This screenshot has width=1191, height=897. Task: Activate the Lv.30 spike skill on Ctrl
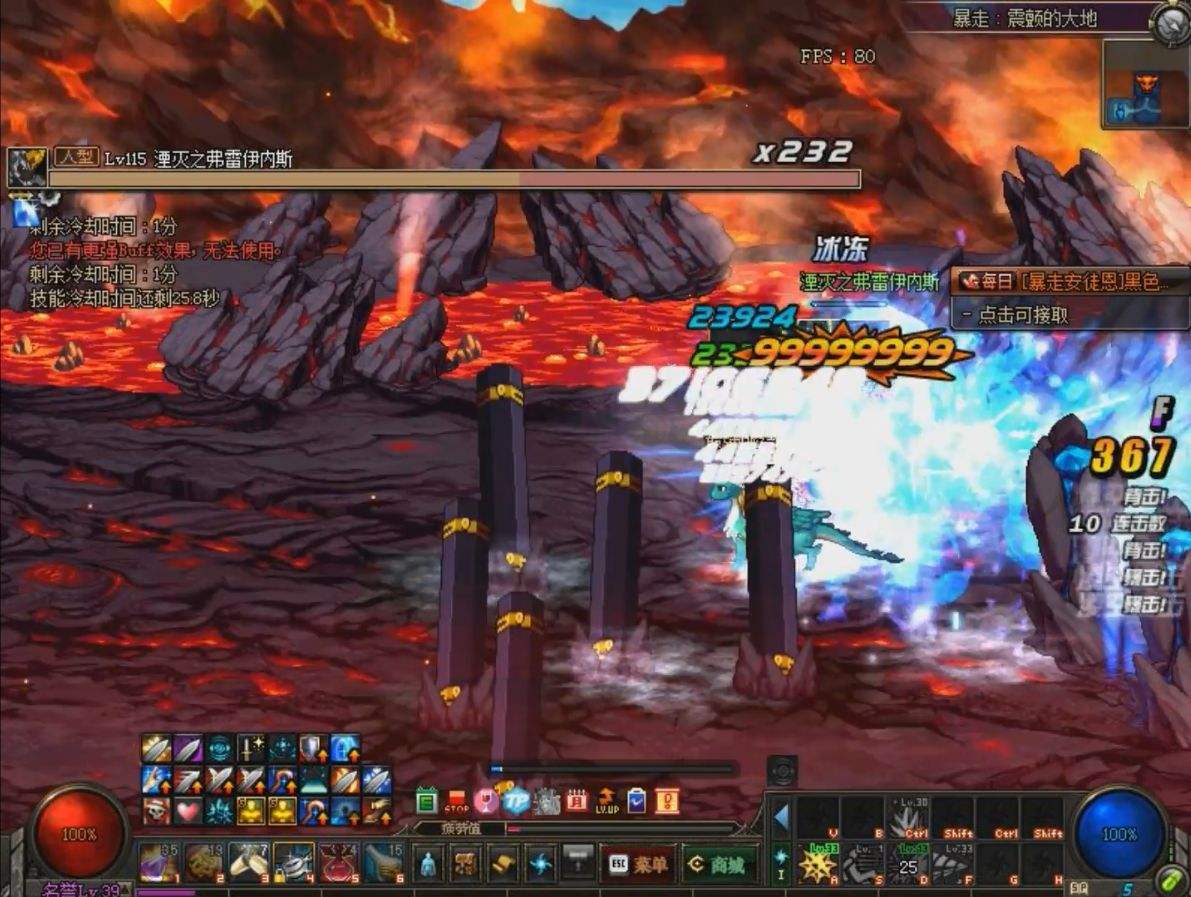click(x=908, y=819)
